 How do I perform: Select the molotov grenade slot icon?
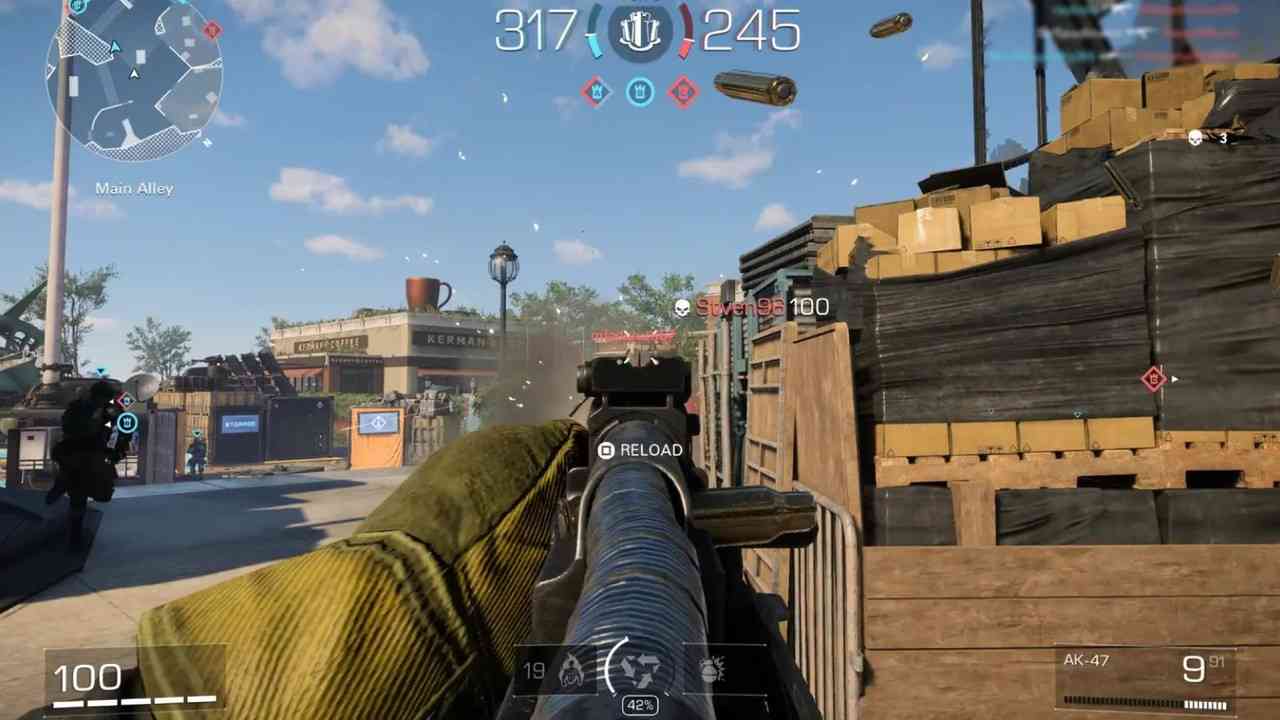click(572, 672)
